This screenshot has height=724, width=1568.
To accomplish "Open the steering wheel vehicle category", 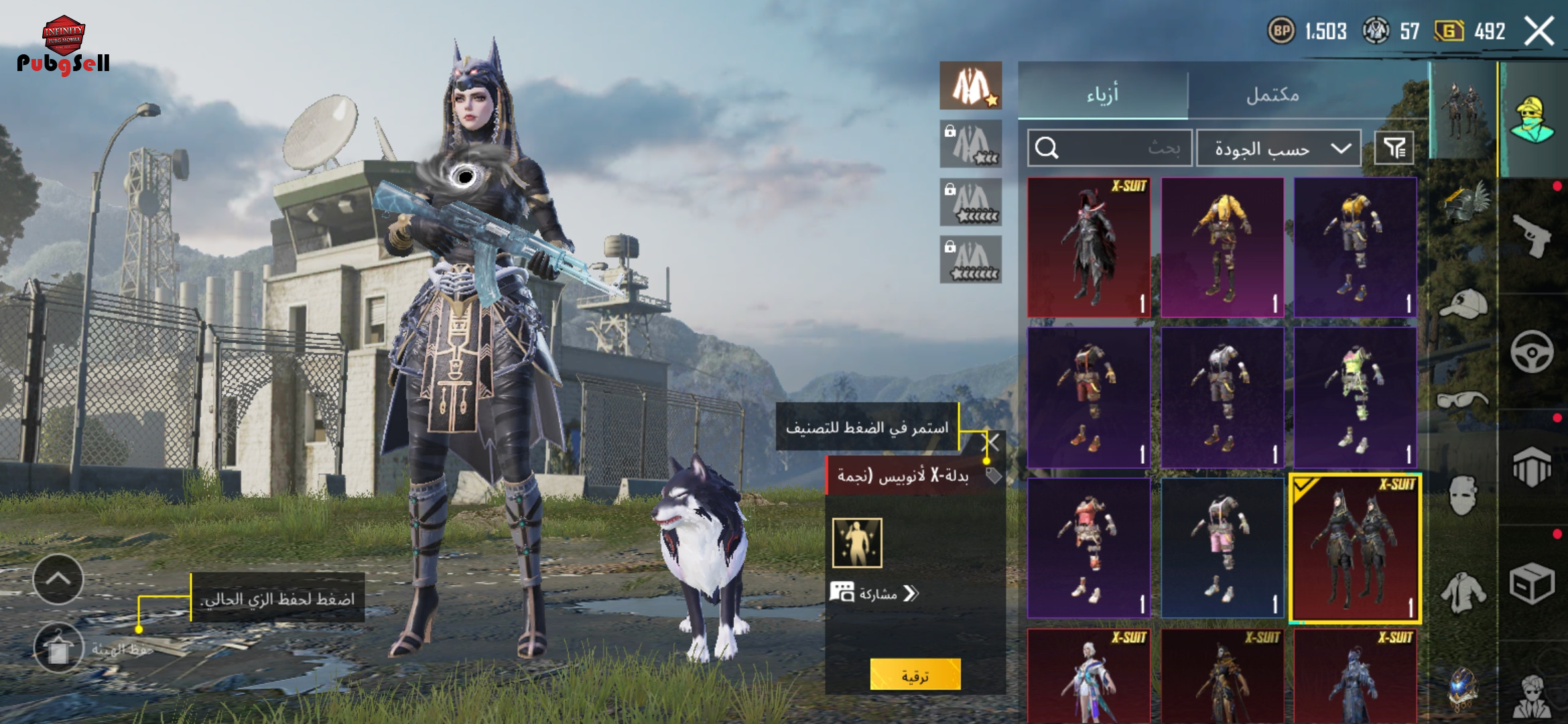I will (x=1532, y=351).
